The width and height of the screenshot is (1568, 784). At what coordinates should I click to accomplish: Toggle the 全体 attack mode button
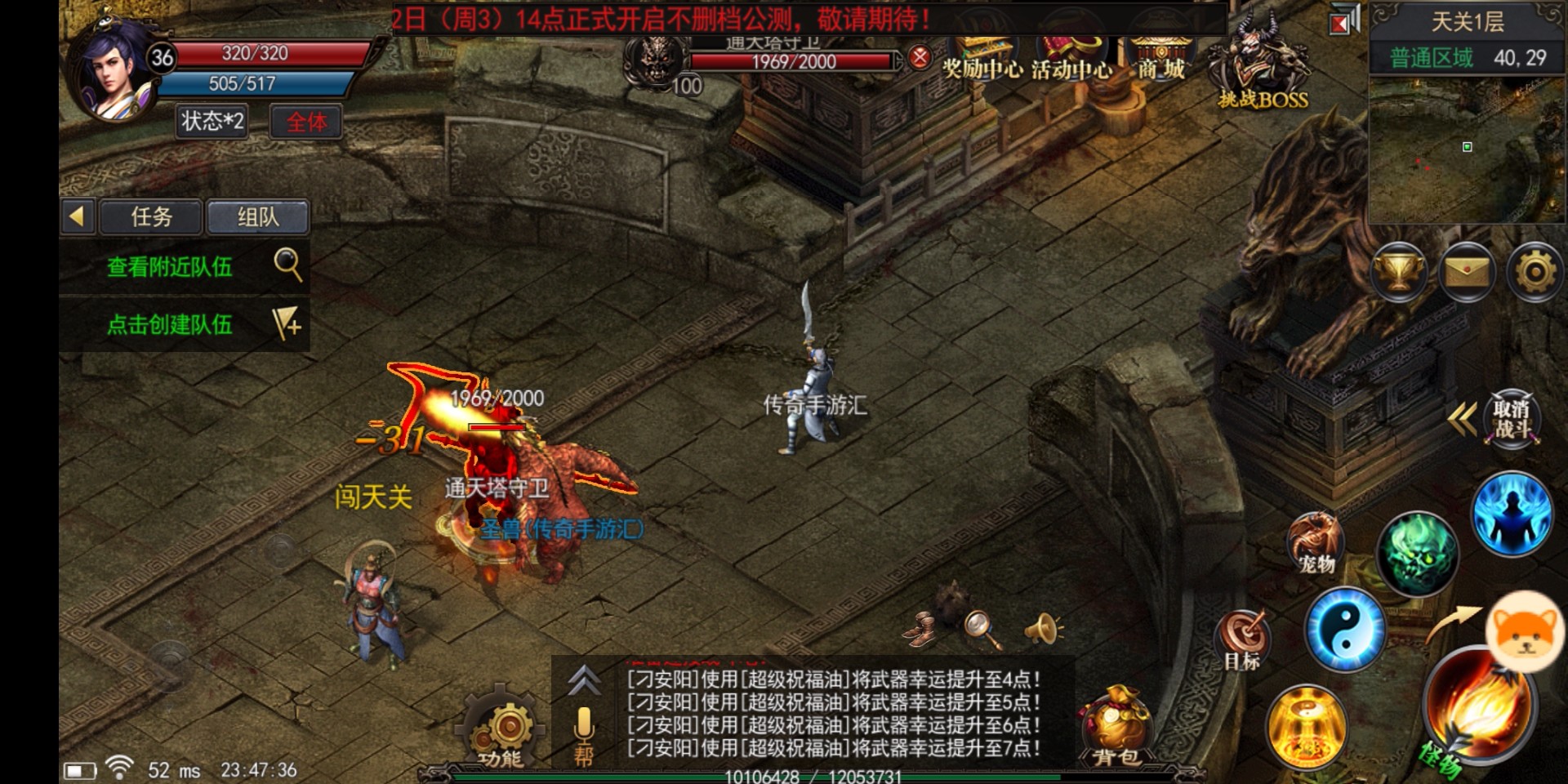click(x=306, y=122)
